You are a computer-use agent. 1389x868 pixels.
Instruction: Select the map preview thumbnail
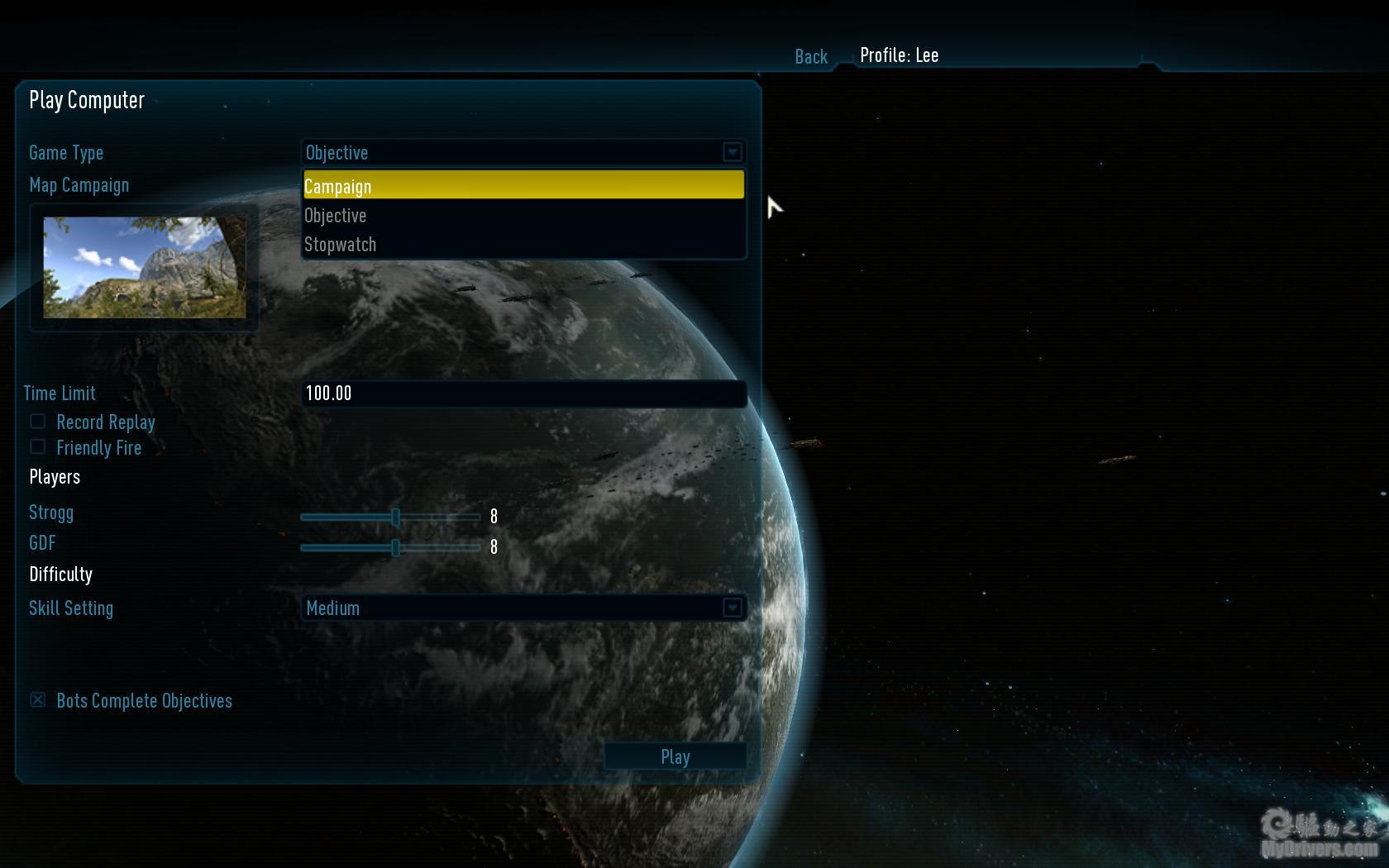click(145, 267)
